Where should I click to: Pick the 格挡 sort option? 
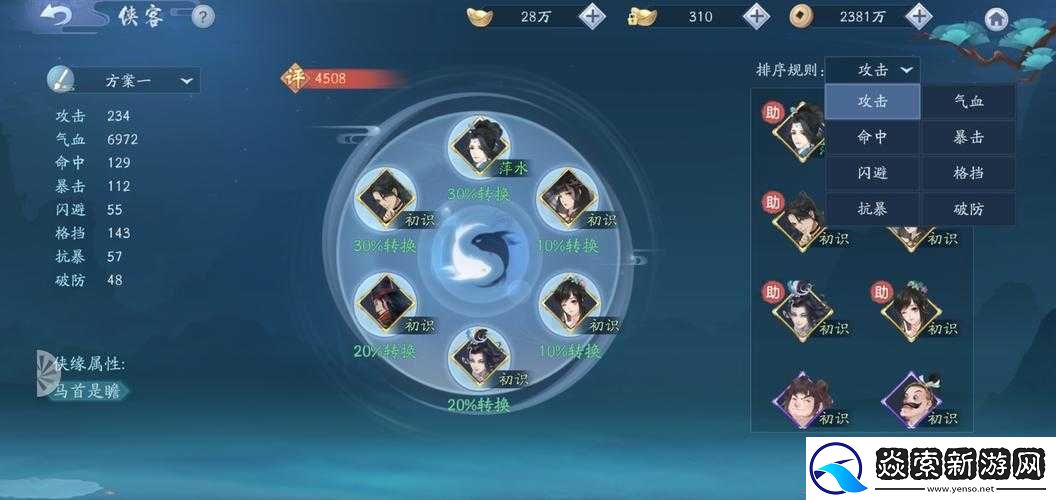pos(968,173)
